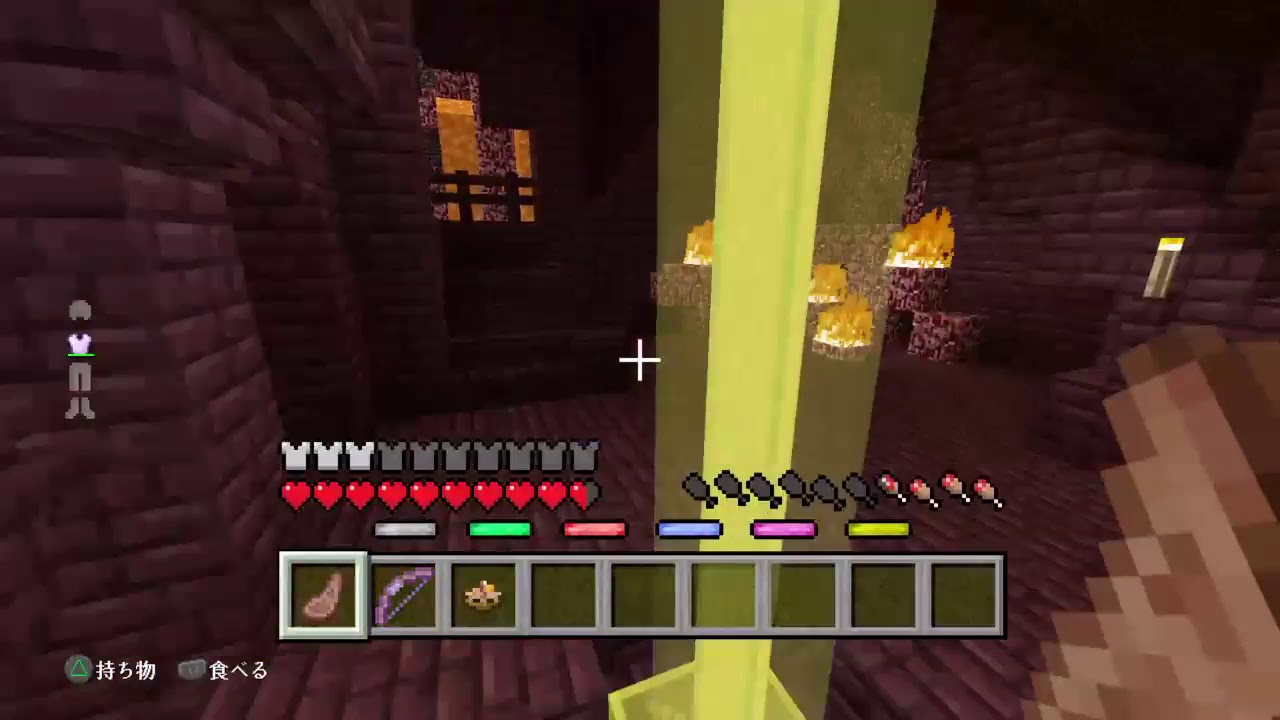Click the green player status bar
Image resolution: width=1280 pixels, height=720 pixels.
point(500,531)
